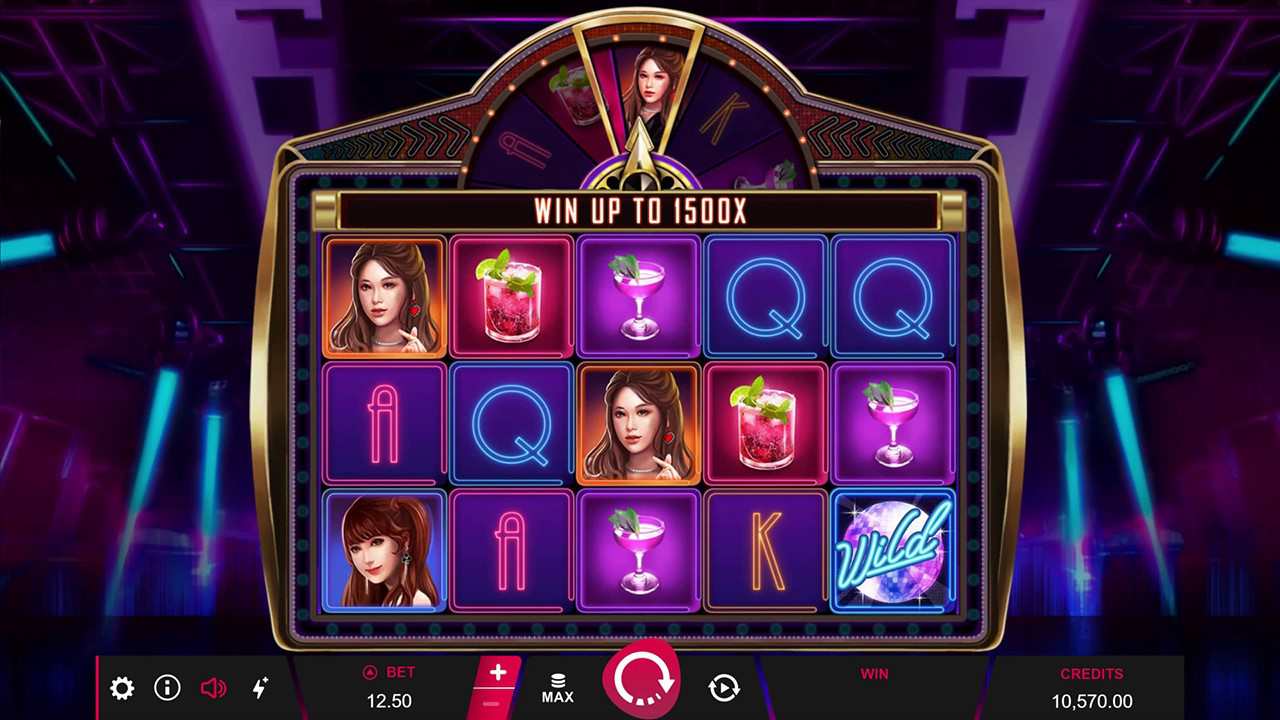The width and height of the screenshot is (1280, 720).
Task: Open the autoplay options
Action: pyautogui.click(x=724, y=687)
